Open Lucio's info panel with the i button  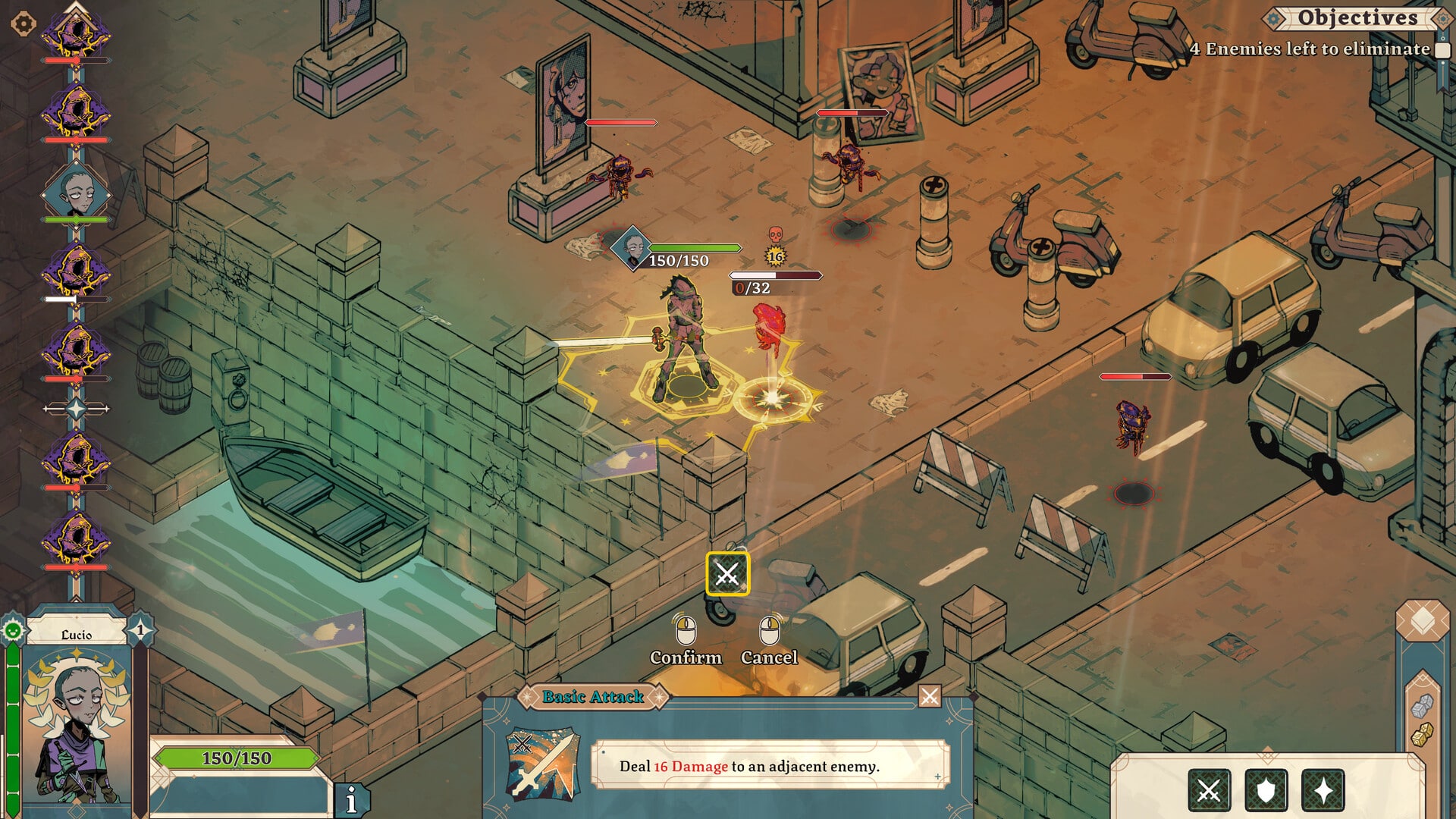351,800
